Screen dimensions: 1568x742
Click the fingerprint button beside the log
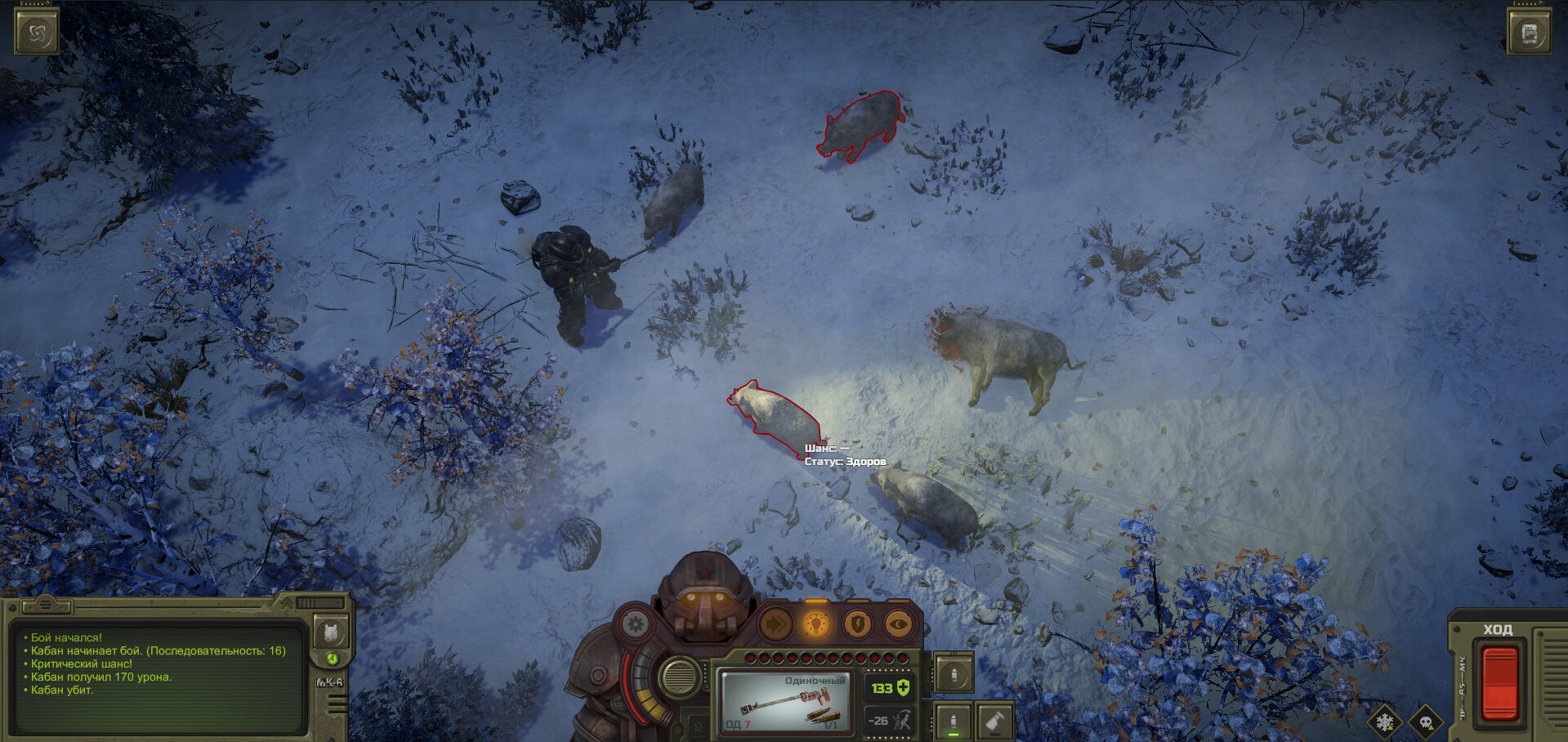pos(331,632)
